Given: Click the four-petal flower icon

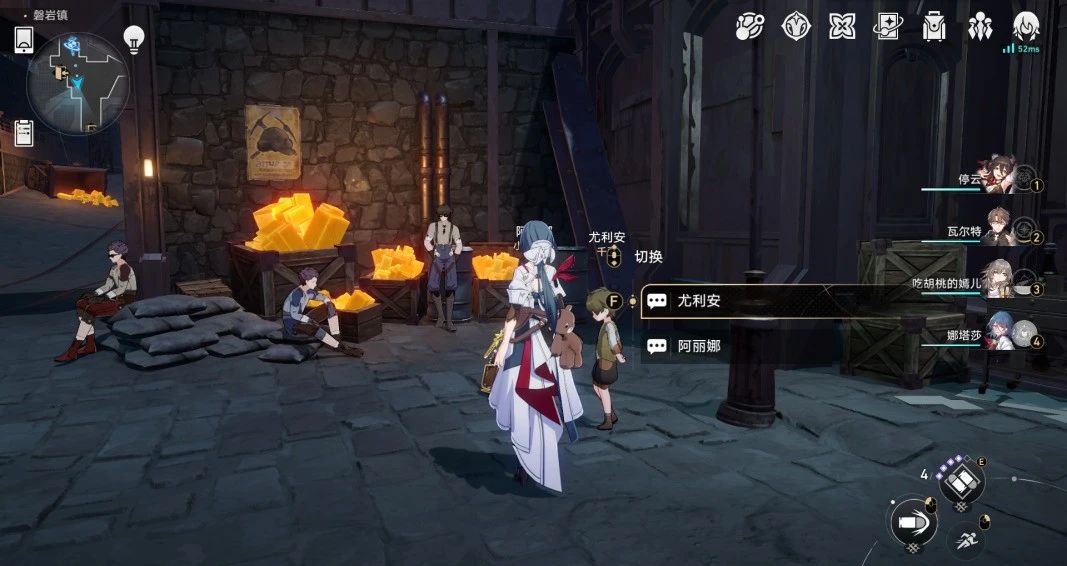Looking at the screenshot, I should point(842,27).
